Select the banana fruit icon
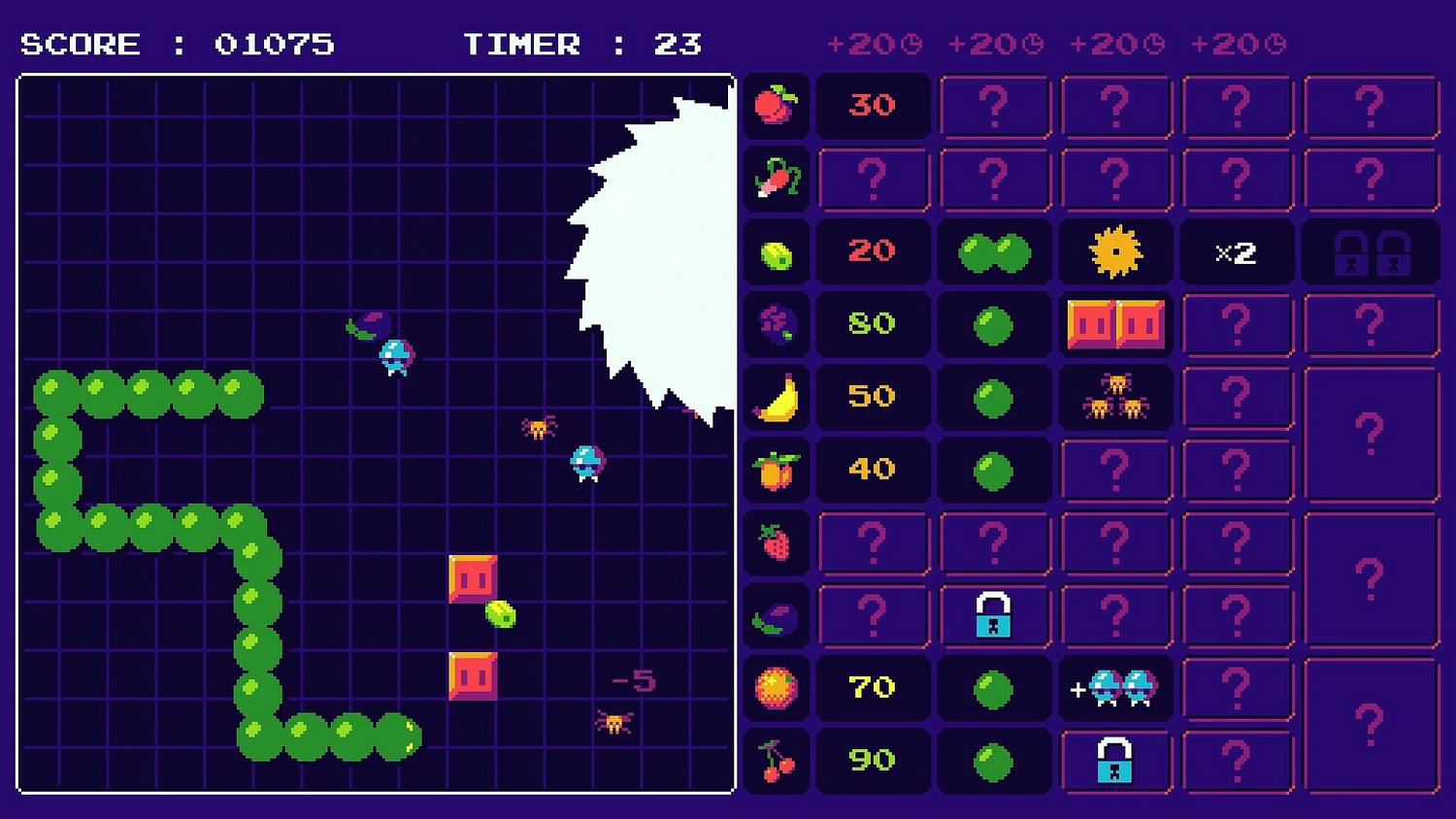The height and width of the screenshot is (819, 1456). (x=776, y=398)
